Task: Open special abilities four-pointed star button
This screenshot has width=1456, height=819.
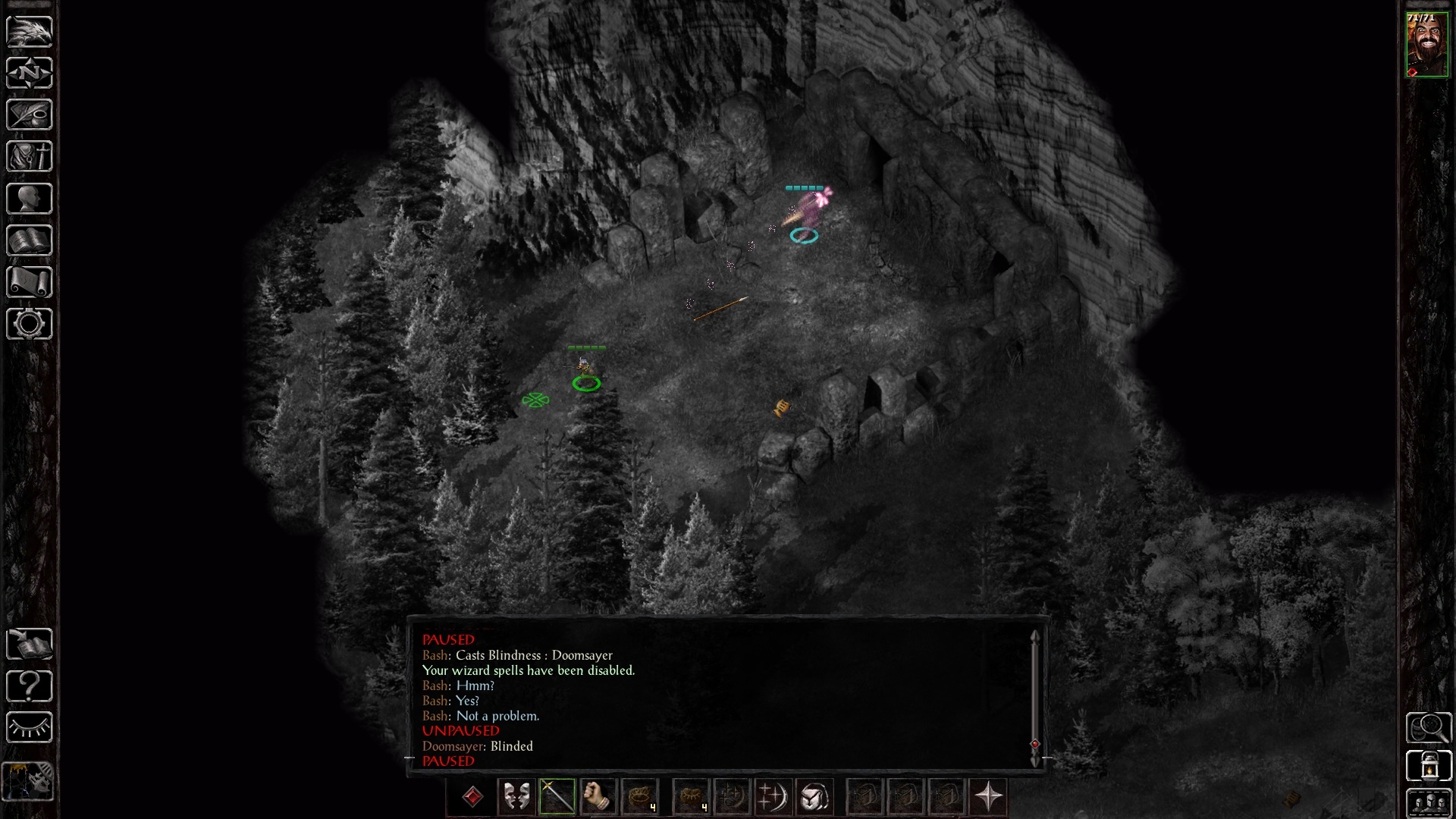Action: coord(988,797)
